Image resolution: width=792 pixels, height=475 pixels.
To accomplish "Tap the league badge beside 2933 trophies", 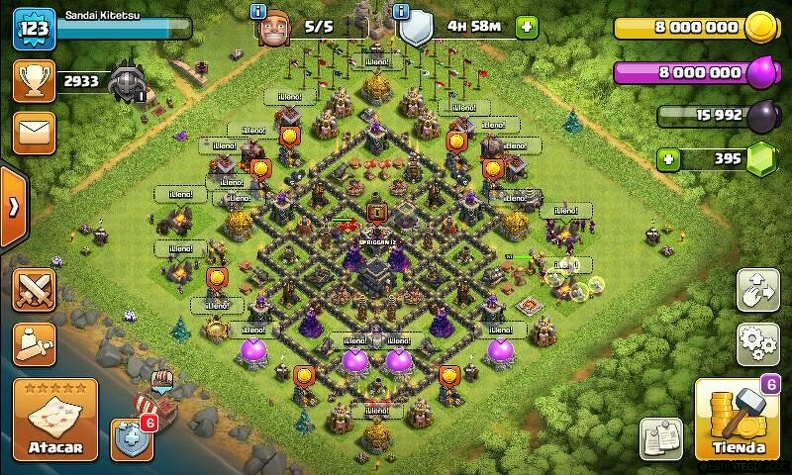I will (x=128, y=83).
